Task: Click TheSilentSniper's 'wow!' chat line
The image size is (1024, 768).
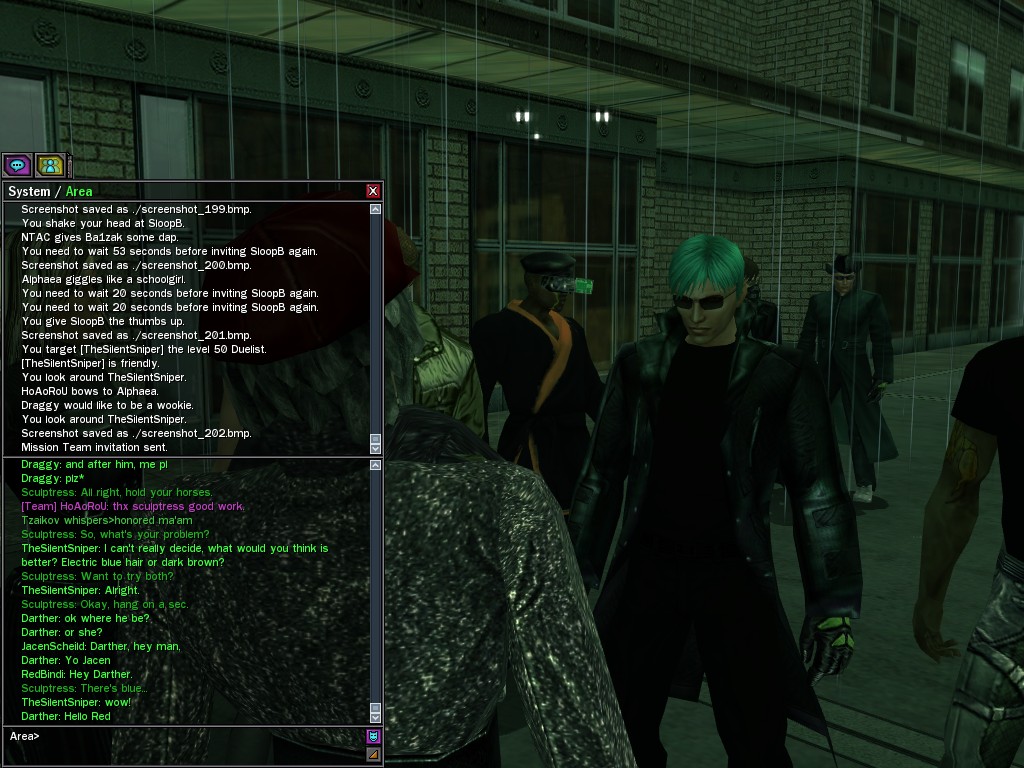Action: (x=76, y=702)
